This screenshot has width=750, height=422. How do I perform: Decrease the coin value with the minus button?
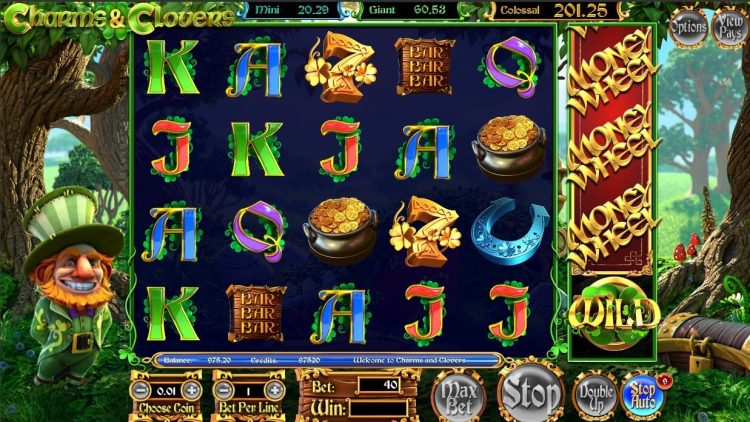pyautogui.click(x=141, y=389)
